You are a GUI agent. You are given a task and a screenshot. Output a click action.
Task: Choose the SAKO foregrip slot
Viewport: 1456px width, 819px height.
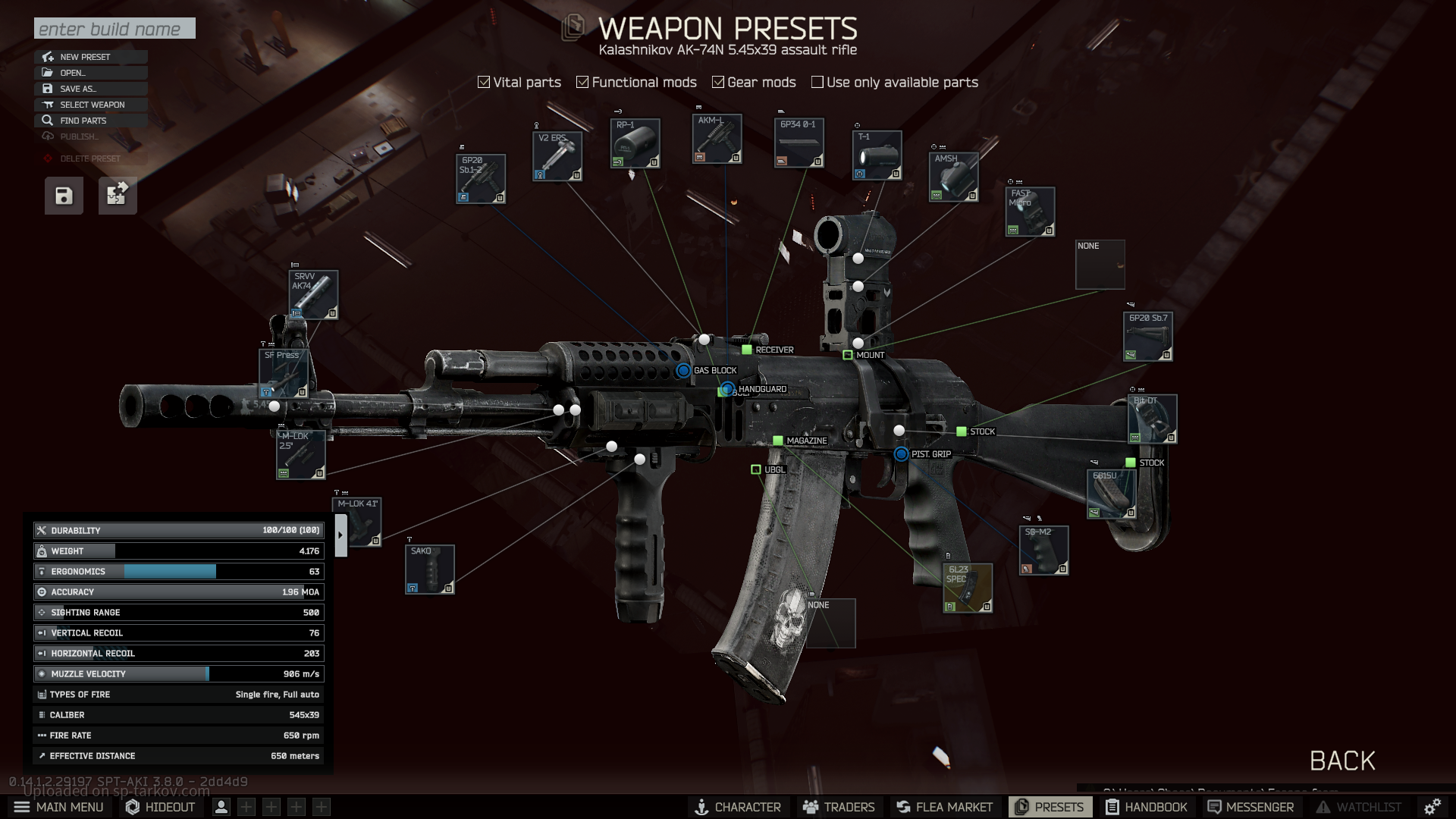tap(430, 570)
